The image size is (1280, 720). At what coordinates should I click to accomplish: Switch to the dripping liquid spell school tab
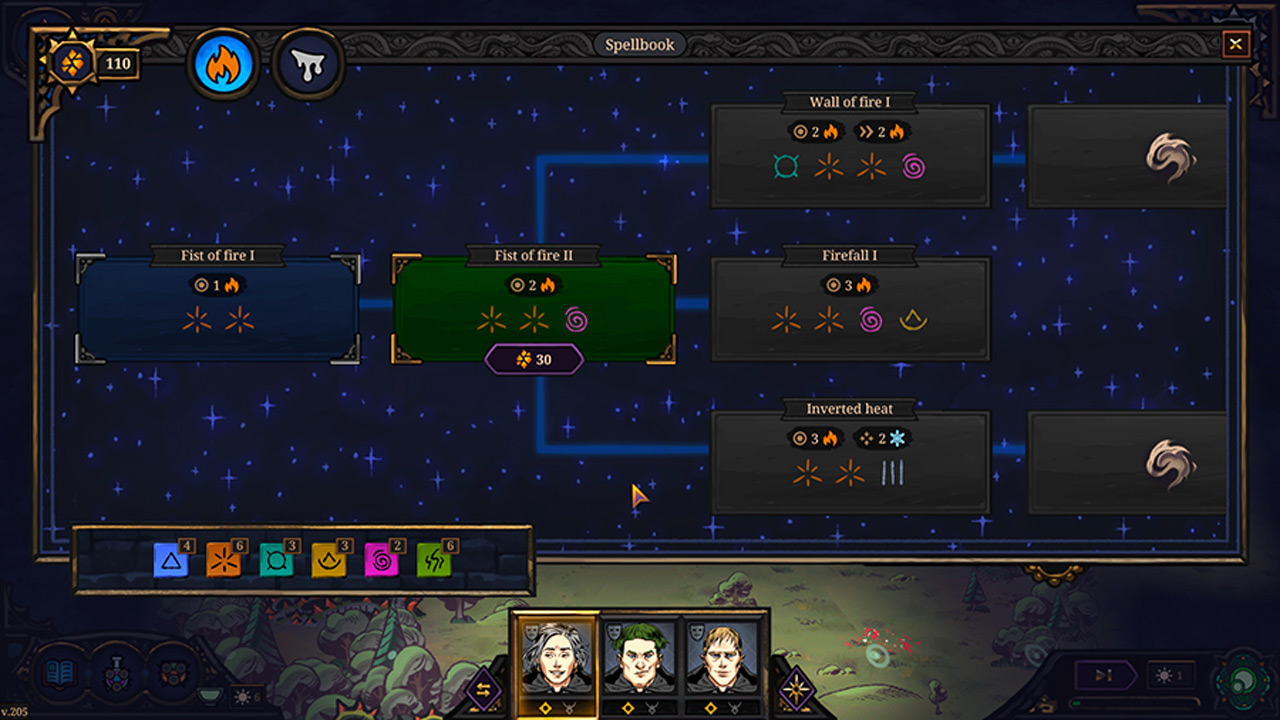pyautogui.click(x=308, y=65)
